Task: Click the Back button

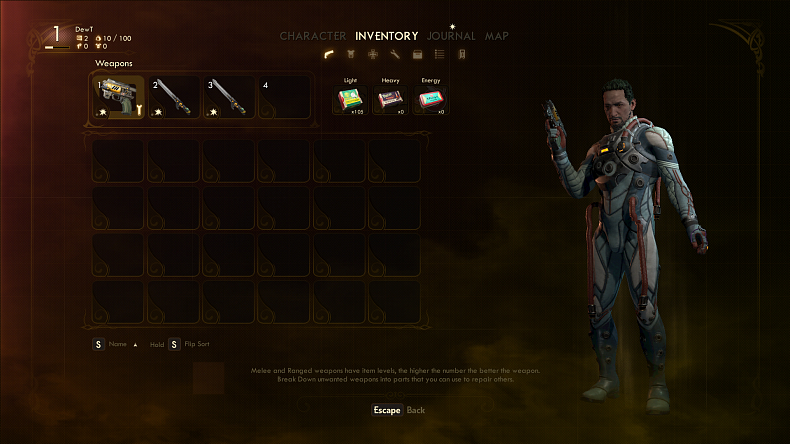Action: [399, 410]
